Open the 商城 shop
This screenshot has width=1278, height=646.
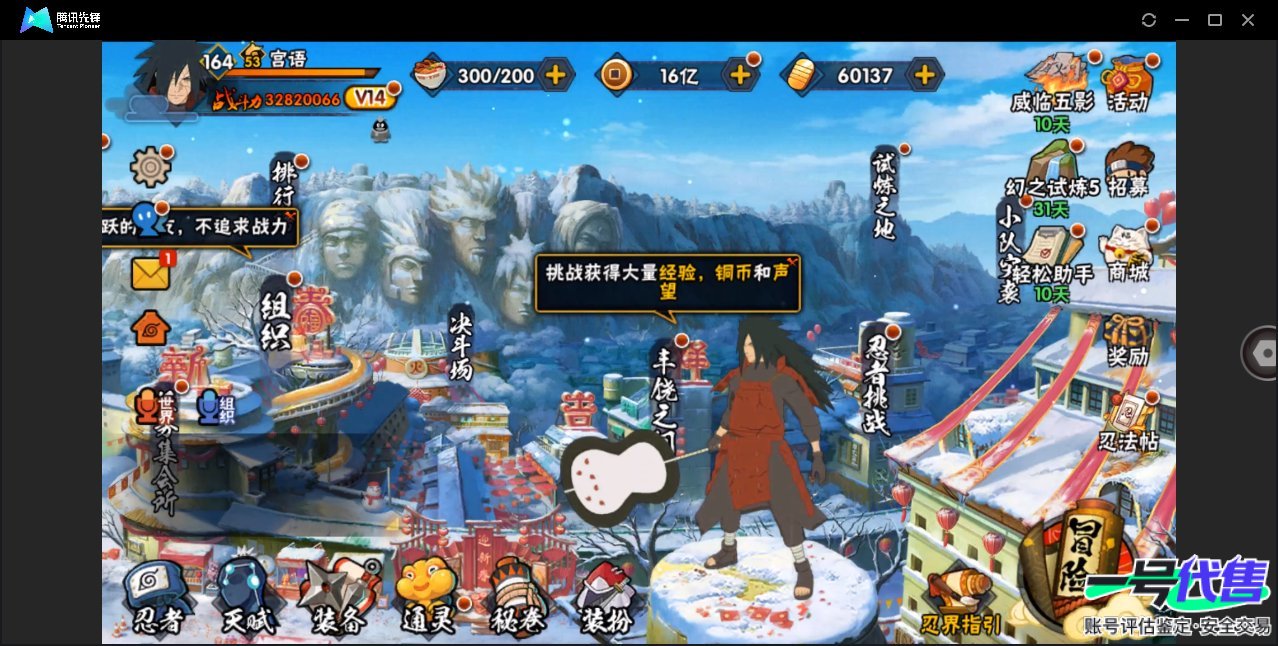1126,253
